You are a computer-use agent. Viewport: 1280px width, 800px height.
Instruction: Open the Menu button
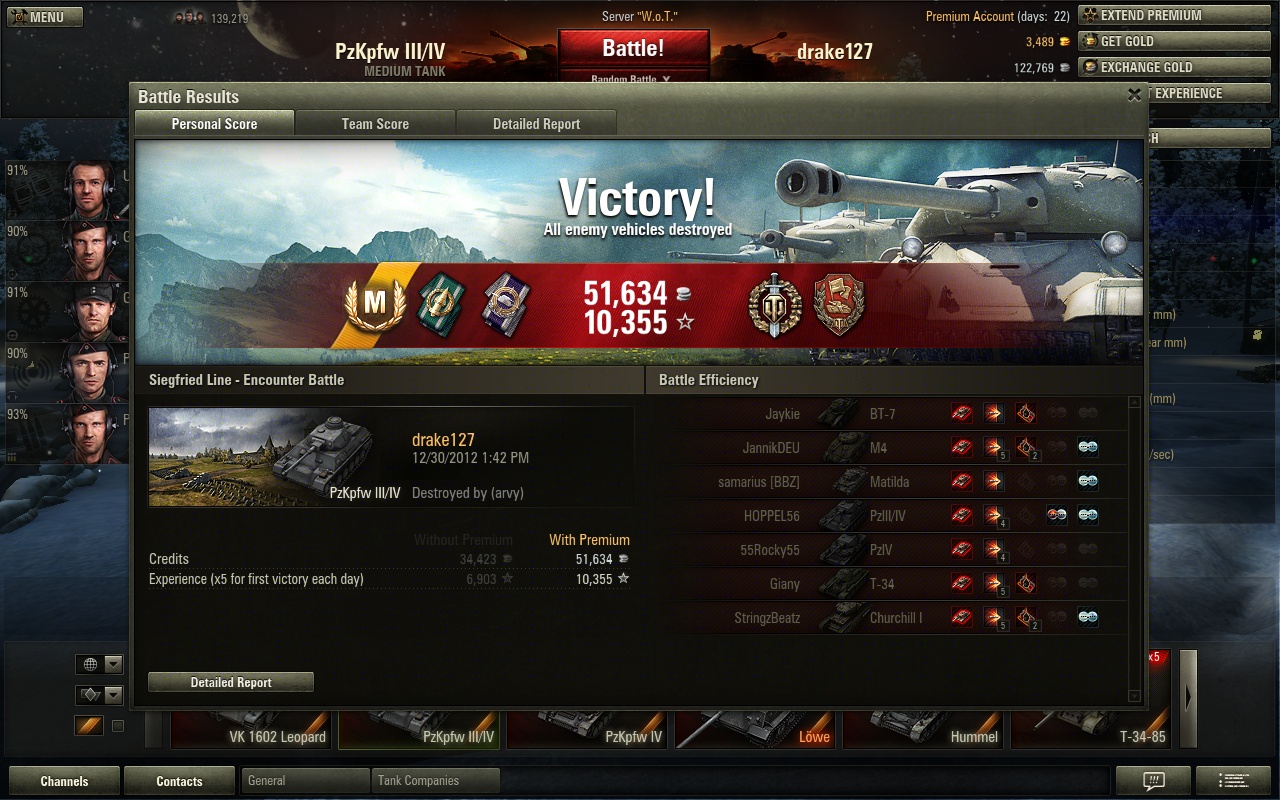(x=45, y=17)
